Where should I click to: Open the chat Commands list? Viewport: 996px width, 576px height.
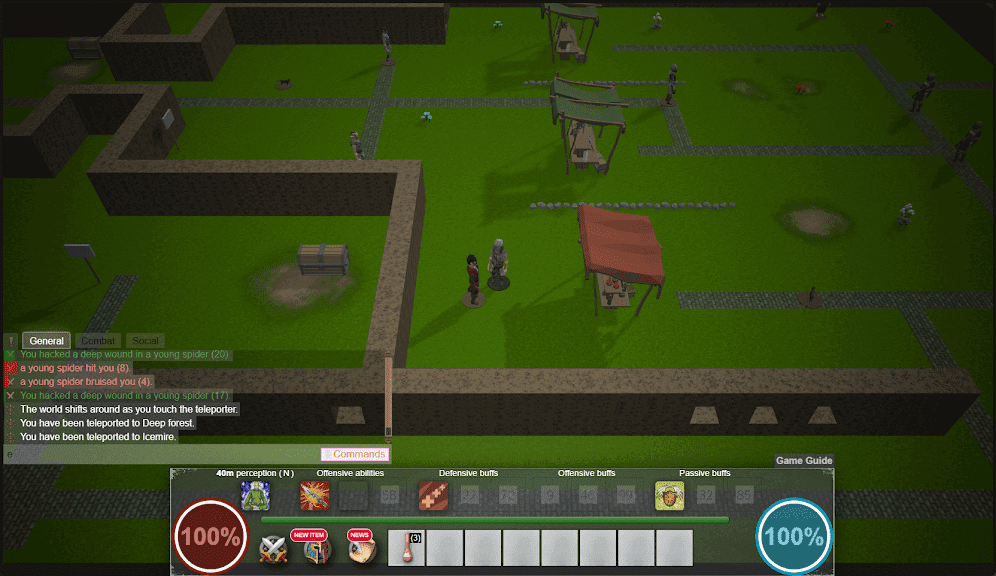[x=355, y=454]
